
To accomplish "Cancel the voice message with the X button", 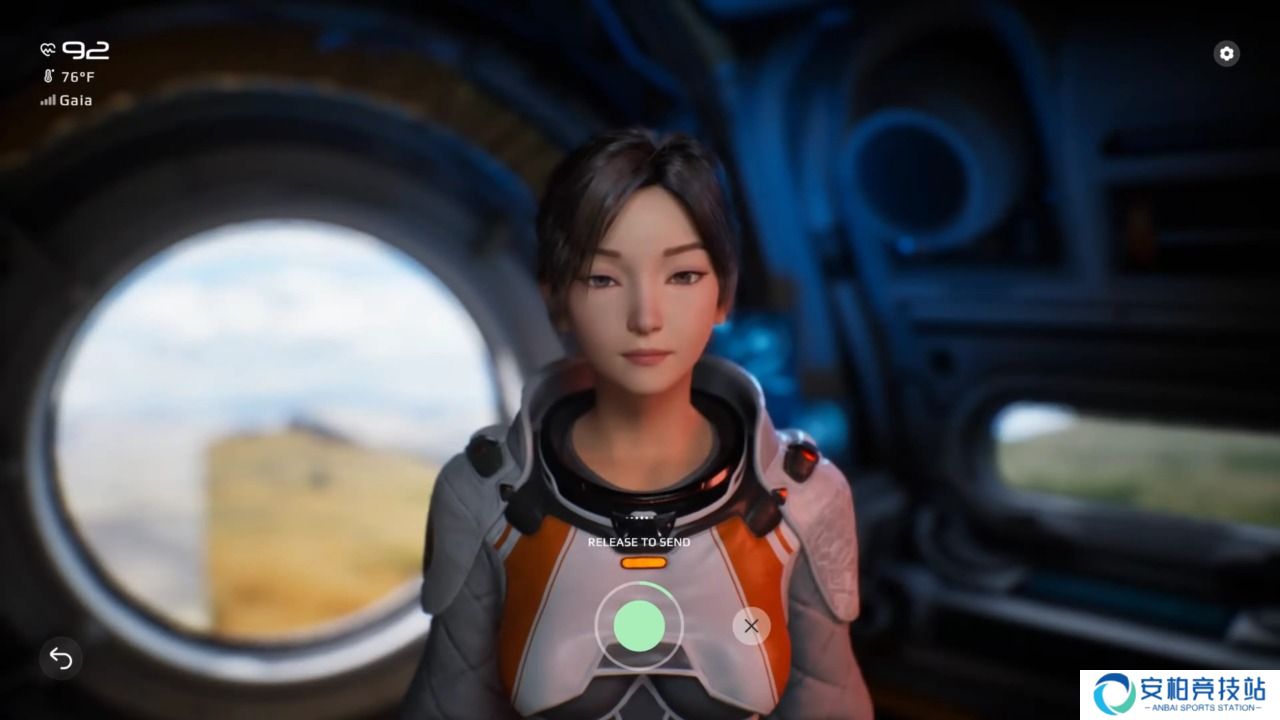I will pyautogui.click(x=750, y=626).
